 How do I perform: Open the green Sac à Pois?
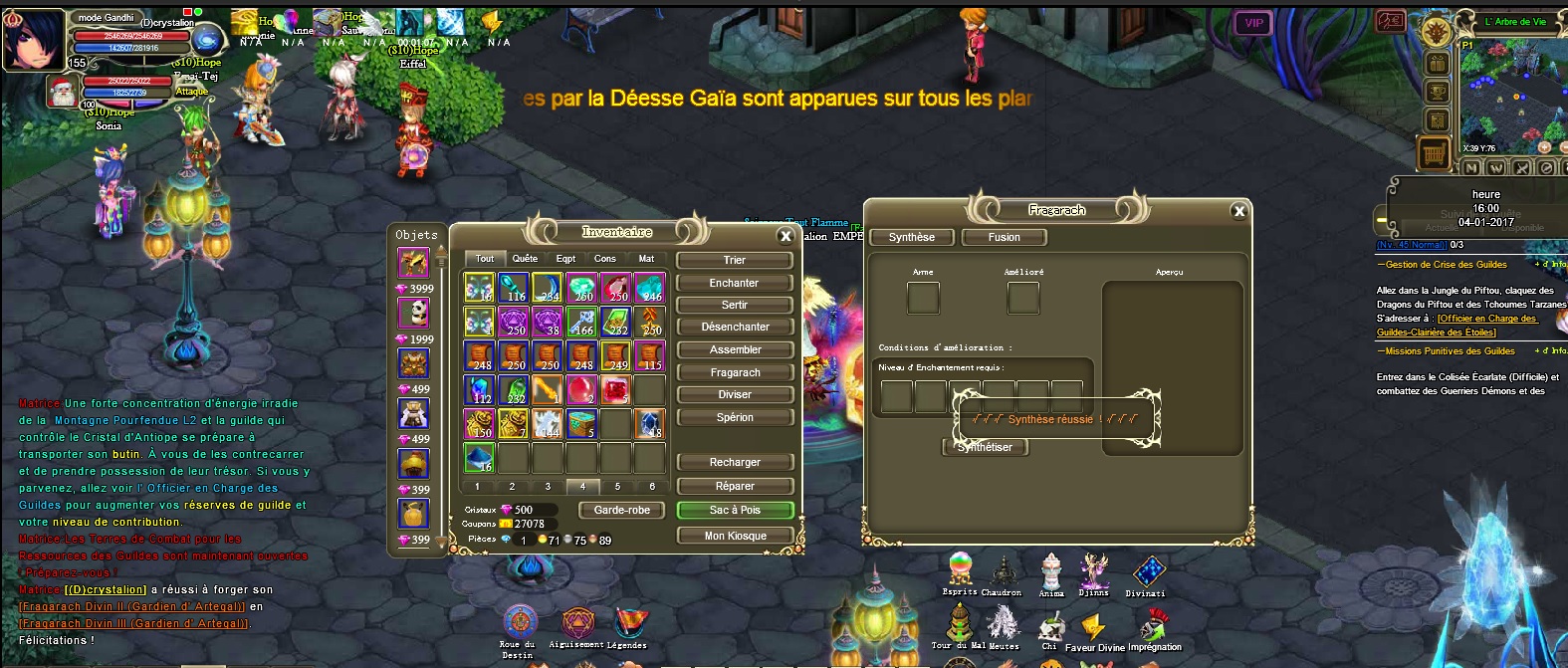[x=735, y=510]
